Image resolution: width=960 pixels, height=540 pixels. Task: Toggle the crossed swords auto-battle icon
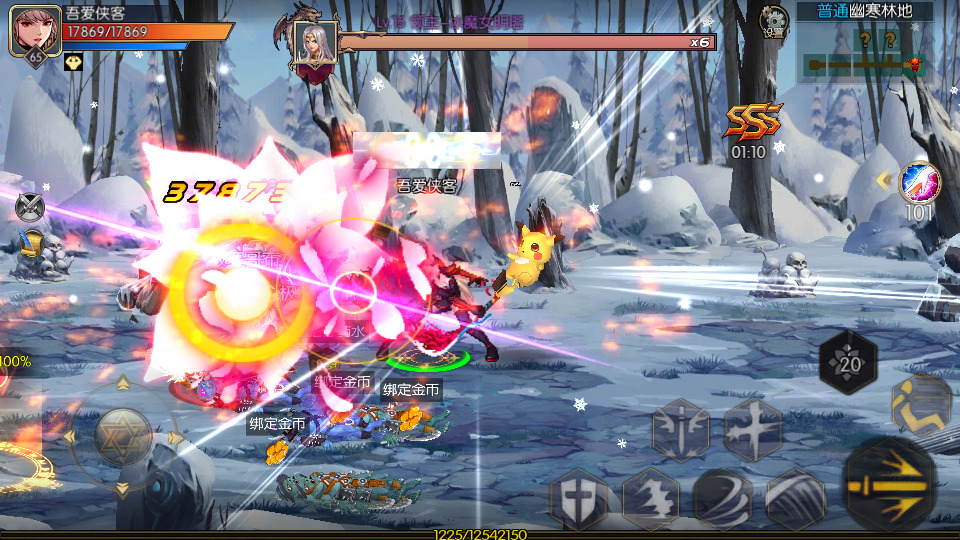pos(30,207)
